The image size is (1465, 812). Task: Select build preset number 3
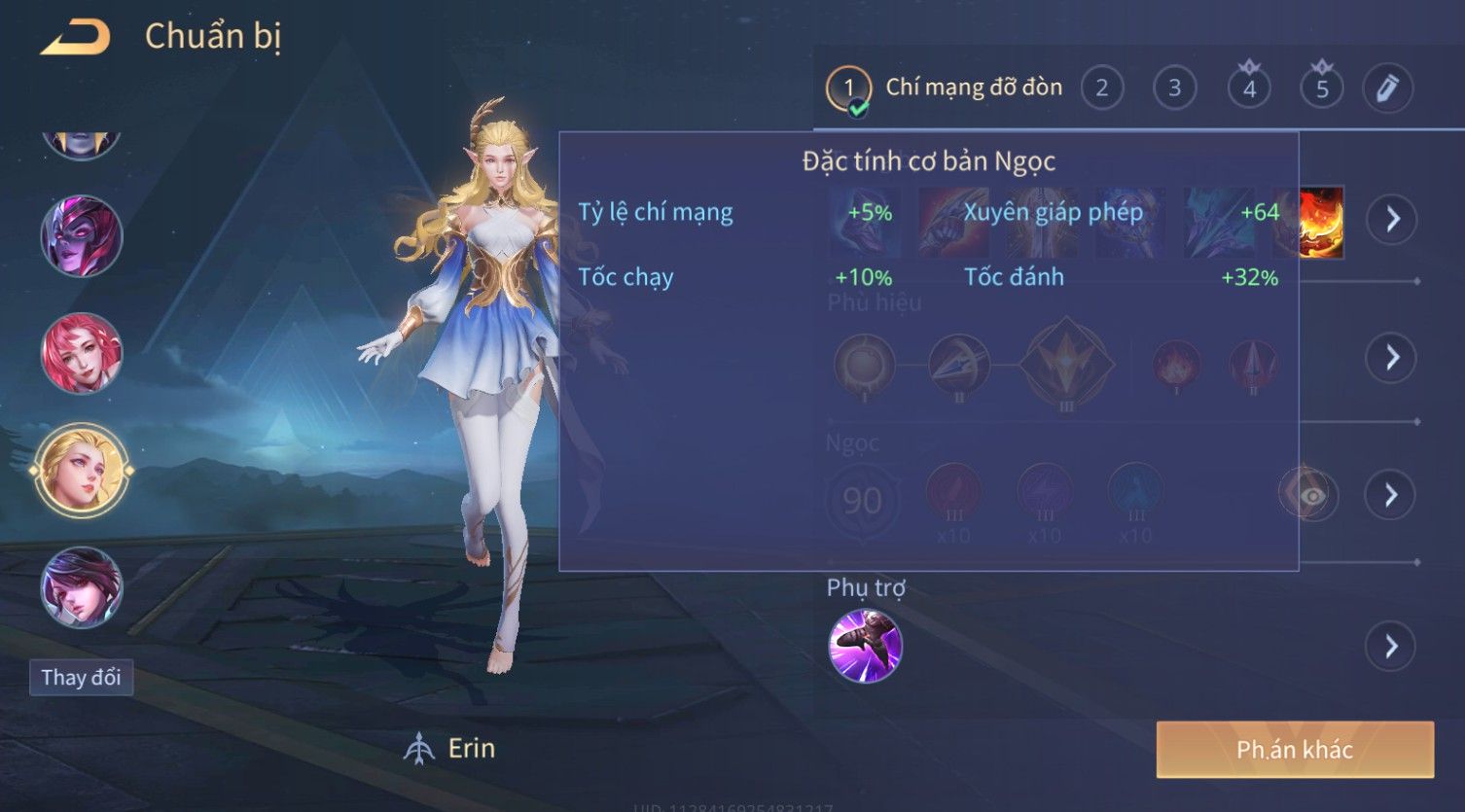point(1174,88)
